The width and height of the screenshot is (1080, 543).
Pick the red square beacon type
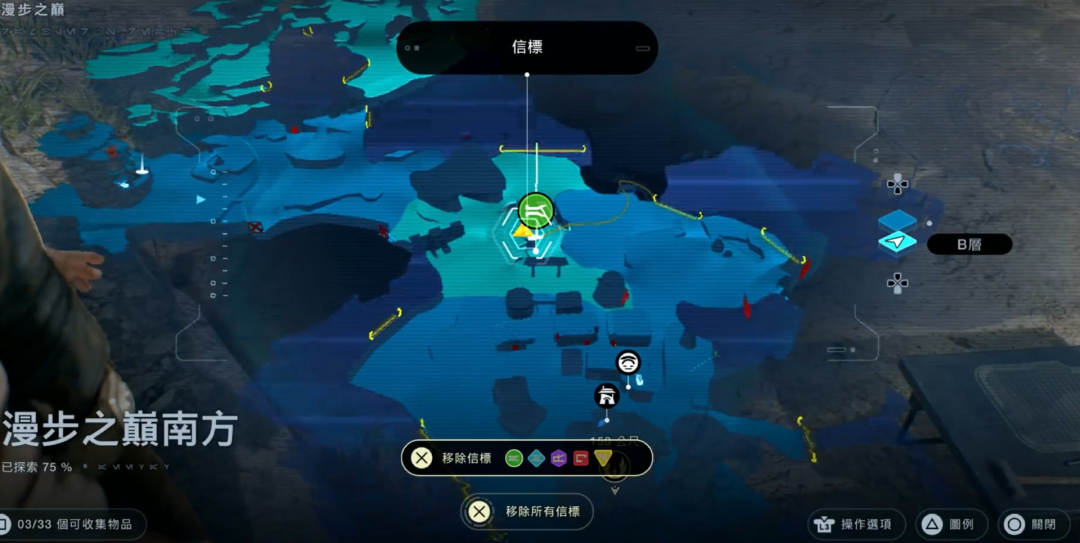pyautogui.click(x=580, y=458)
